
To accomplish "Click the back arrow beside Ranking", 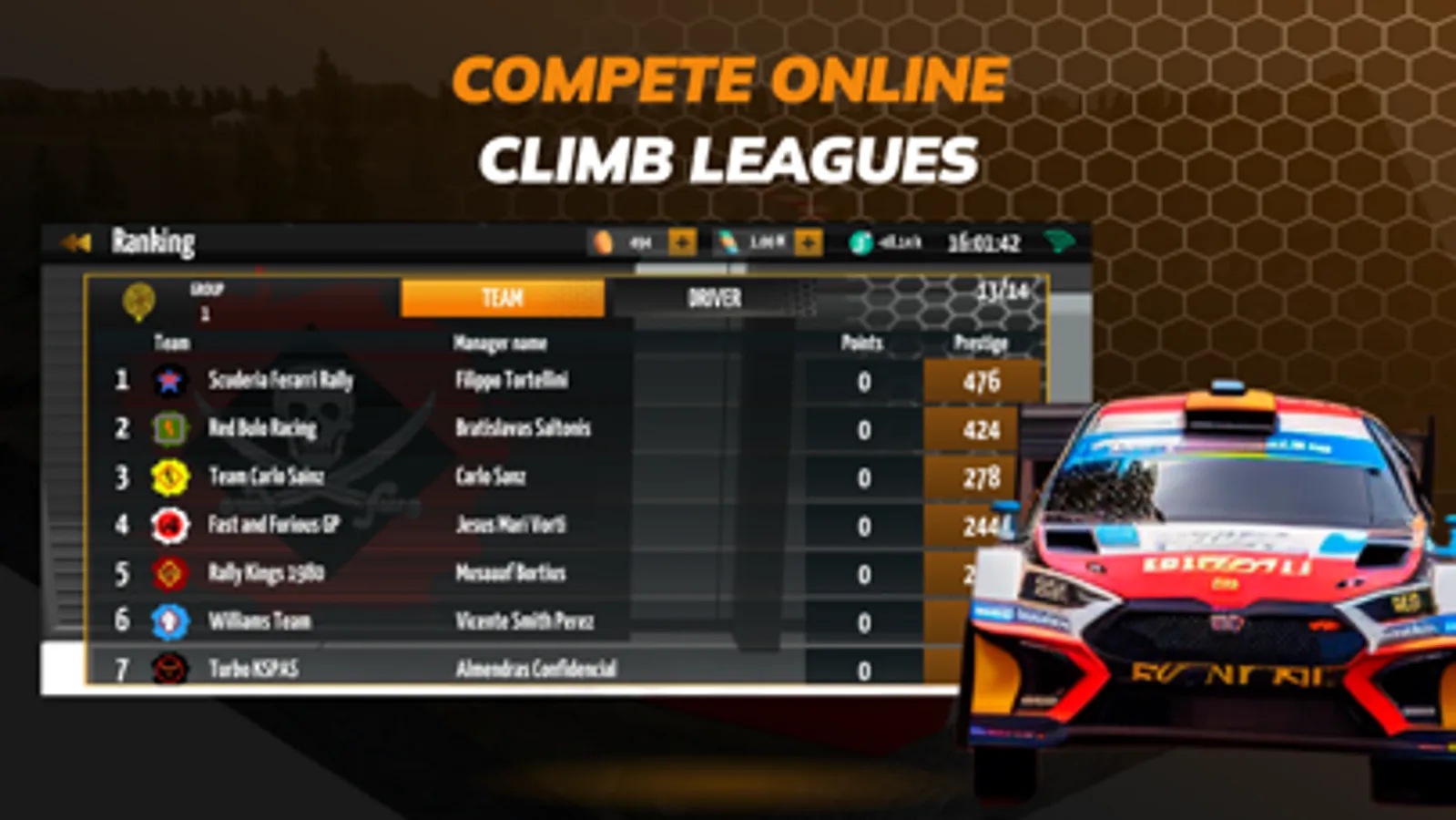I will (76, 241).
